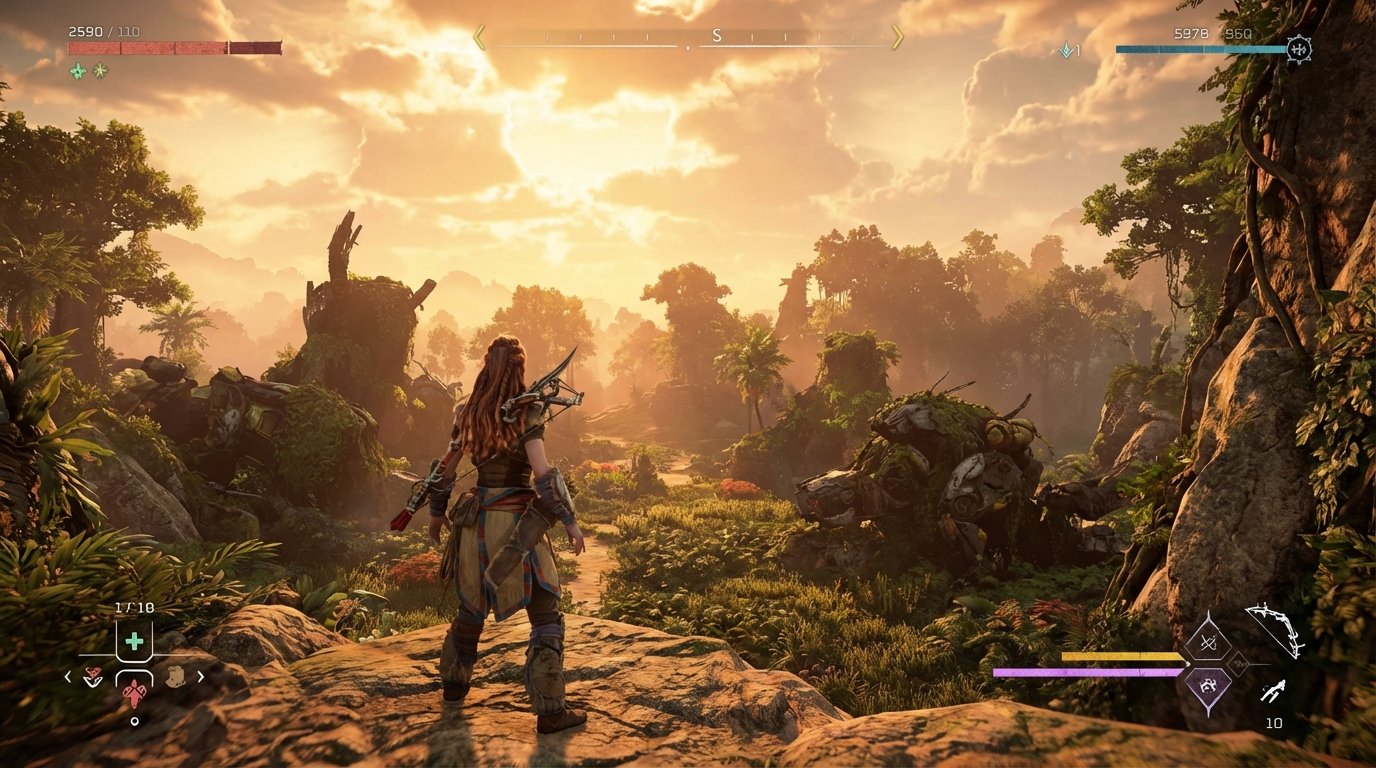Click the small diamond between weapon slots
1376x768 pixels.
1238,662
